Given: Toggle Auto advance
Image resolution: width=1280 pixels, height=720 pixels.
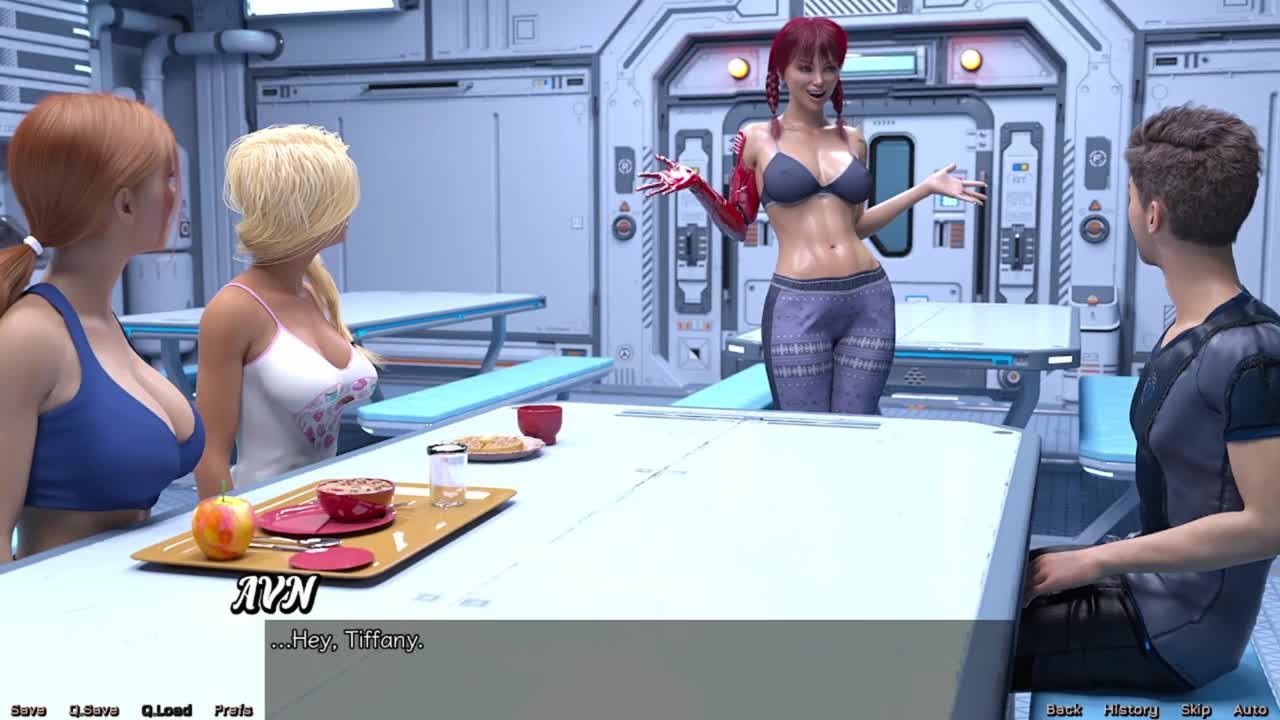Looking at the screenshot, I should (1250, 709).
